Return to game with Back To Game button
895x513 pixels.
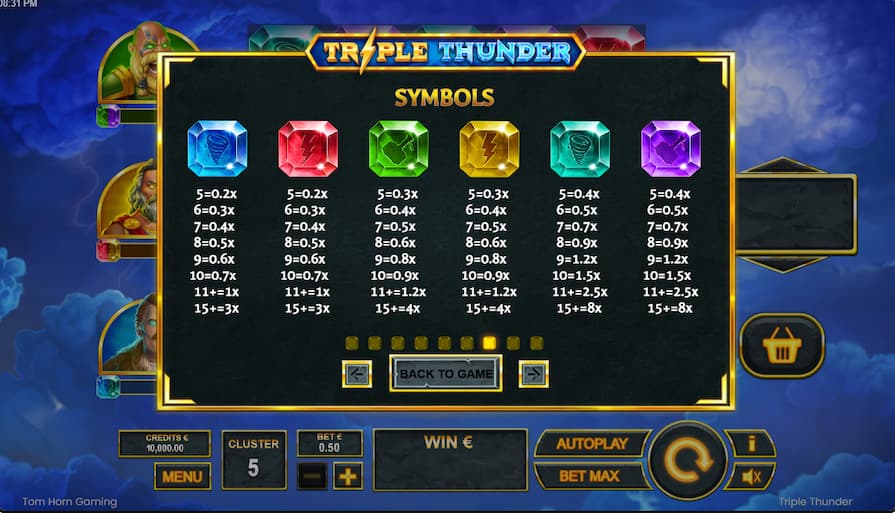point(445,374)
